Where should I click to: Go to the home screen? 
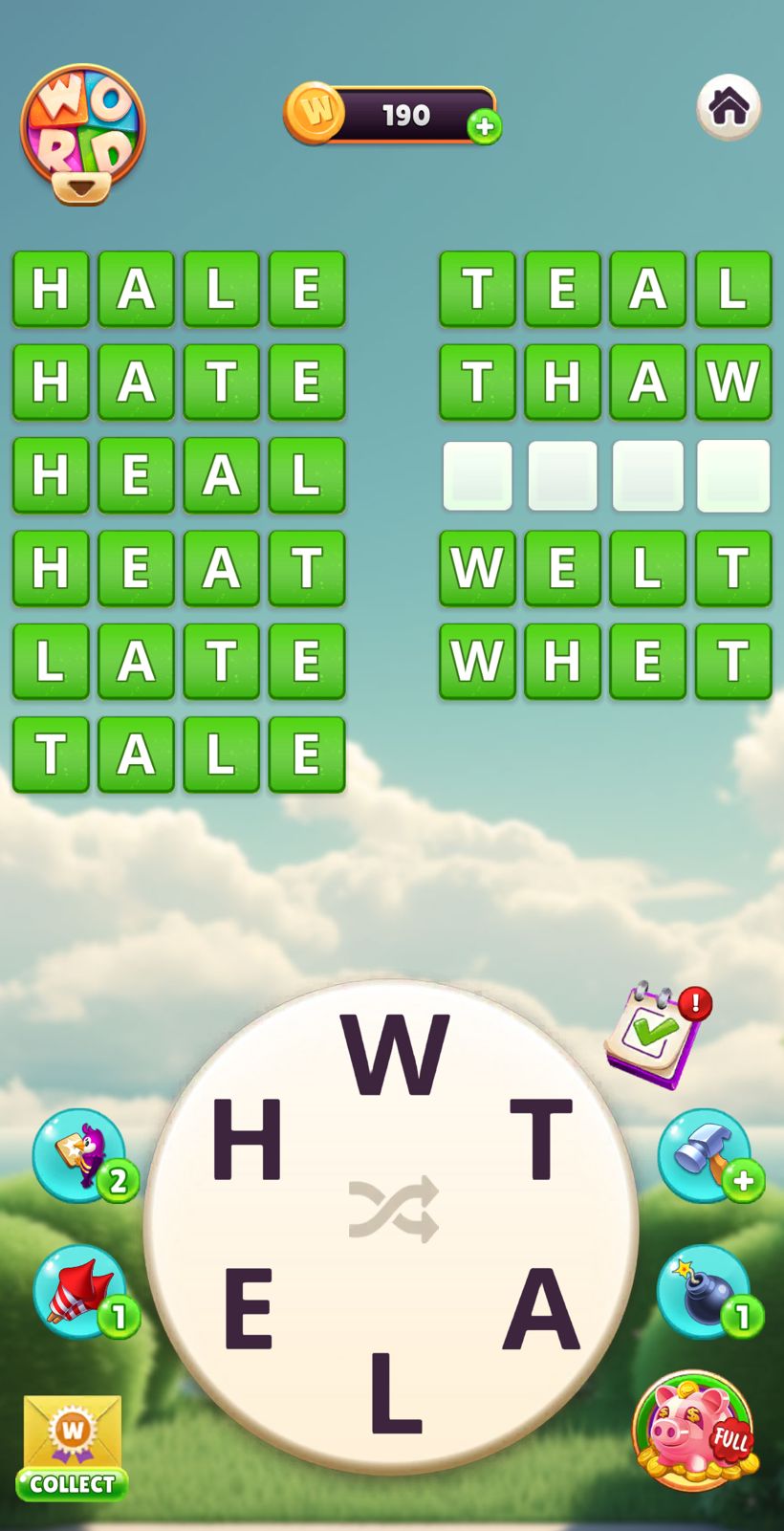tap(729, 106)
